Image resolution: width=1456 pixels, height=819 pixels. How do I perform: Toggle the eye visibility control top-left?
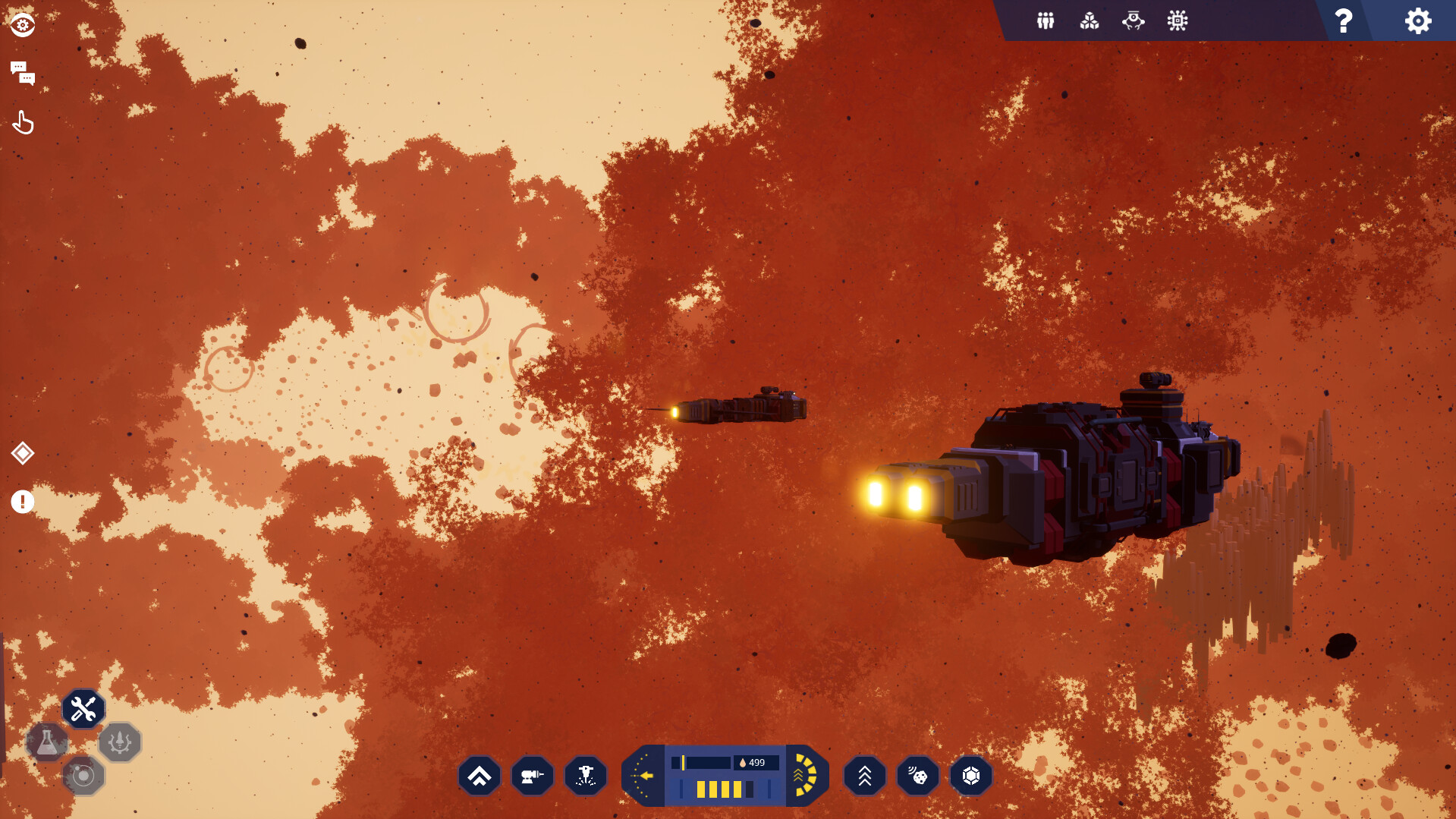(22, 24)
